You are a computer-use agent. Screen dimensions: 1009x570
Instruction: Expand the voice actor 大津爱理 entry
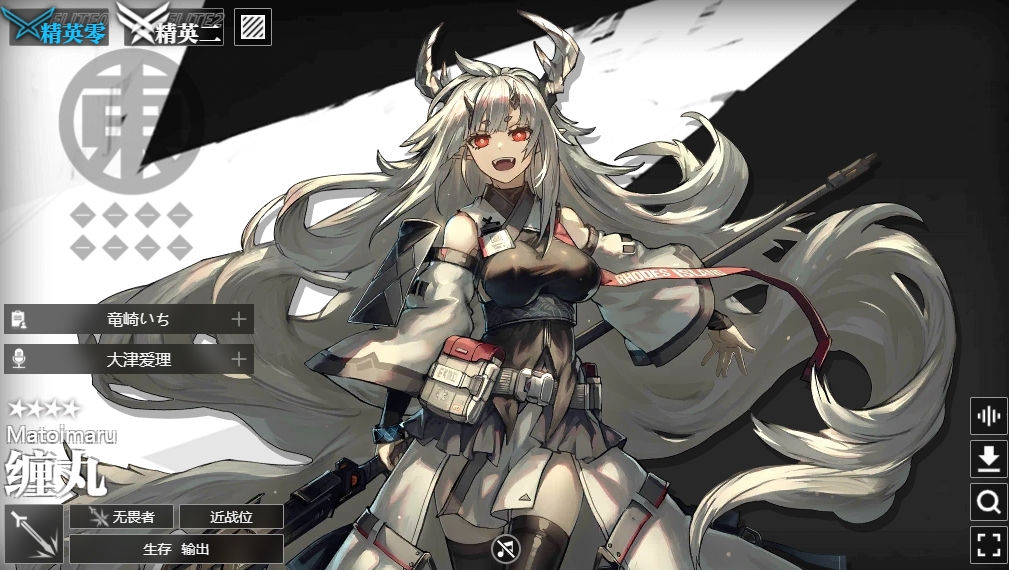tap(129, 358)
